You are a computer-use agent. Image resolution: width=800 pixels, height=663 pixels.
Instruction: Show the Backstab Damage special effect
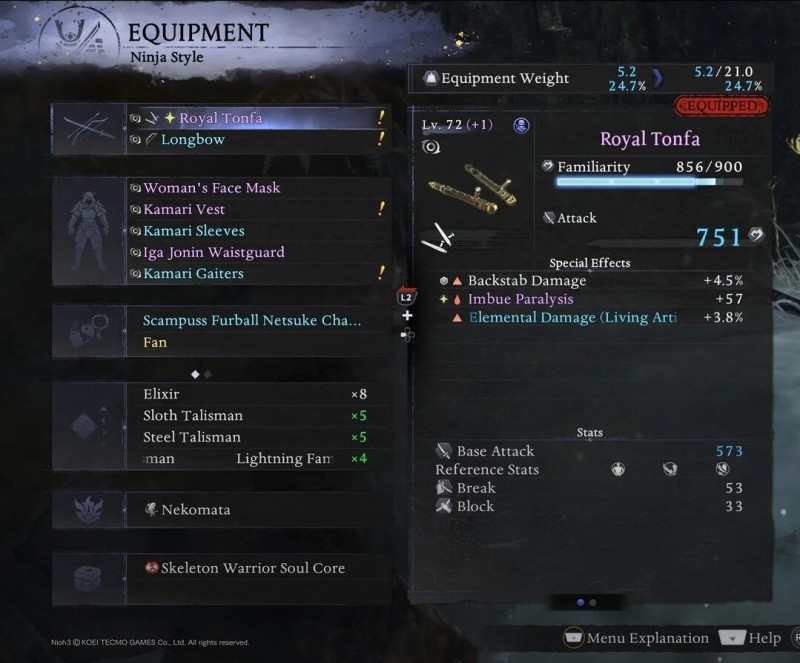tap(527, 281)
